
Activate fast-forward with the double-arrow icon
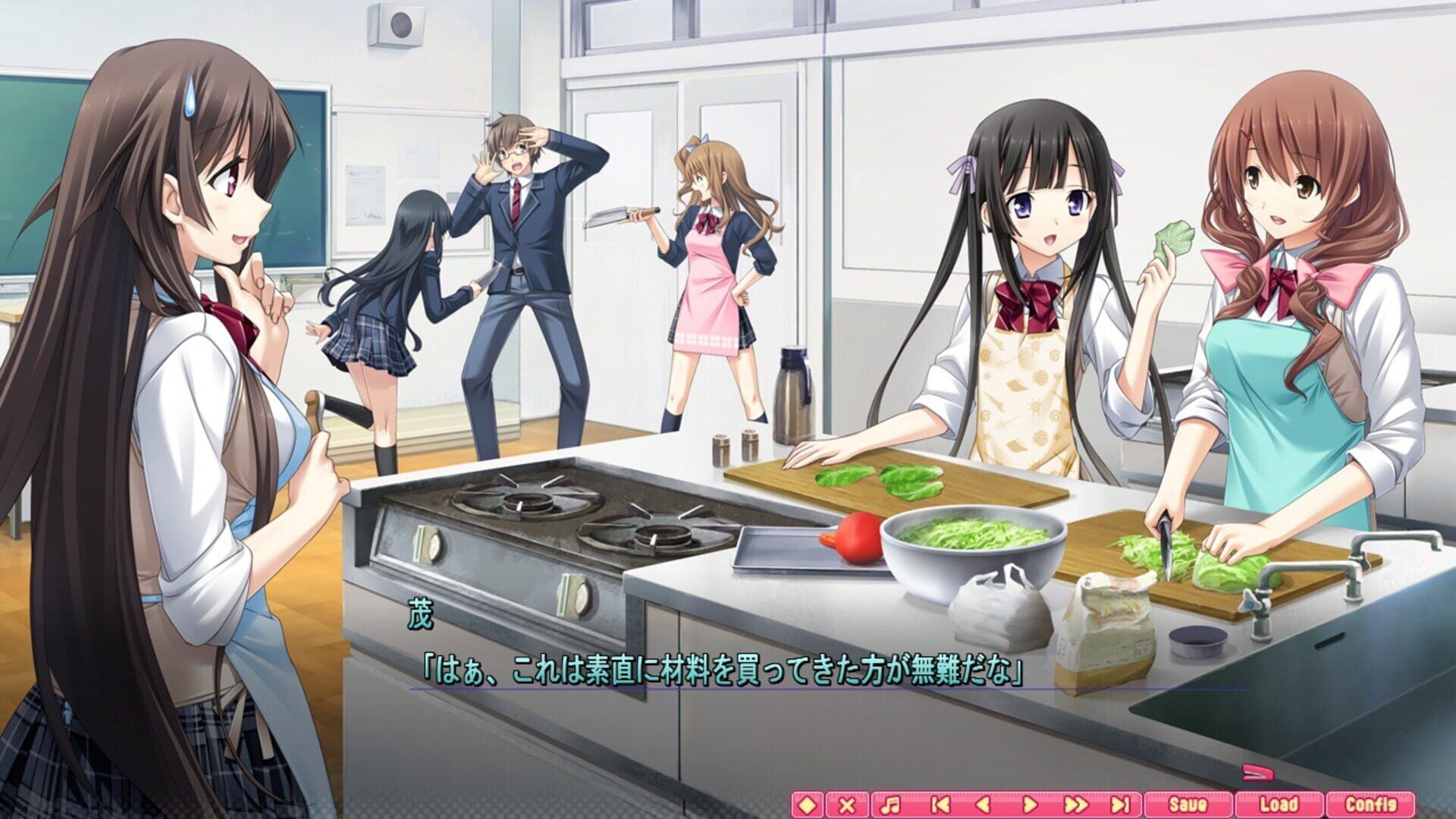[x=1075, y=805]
